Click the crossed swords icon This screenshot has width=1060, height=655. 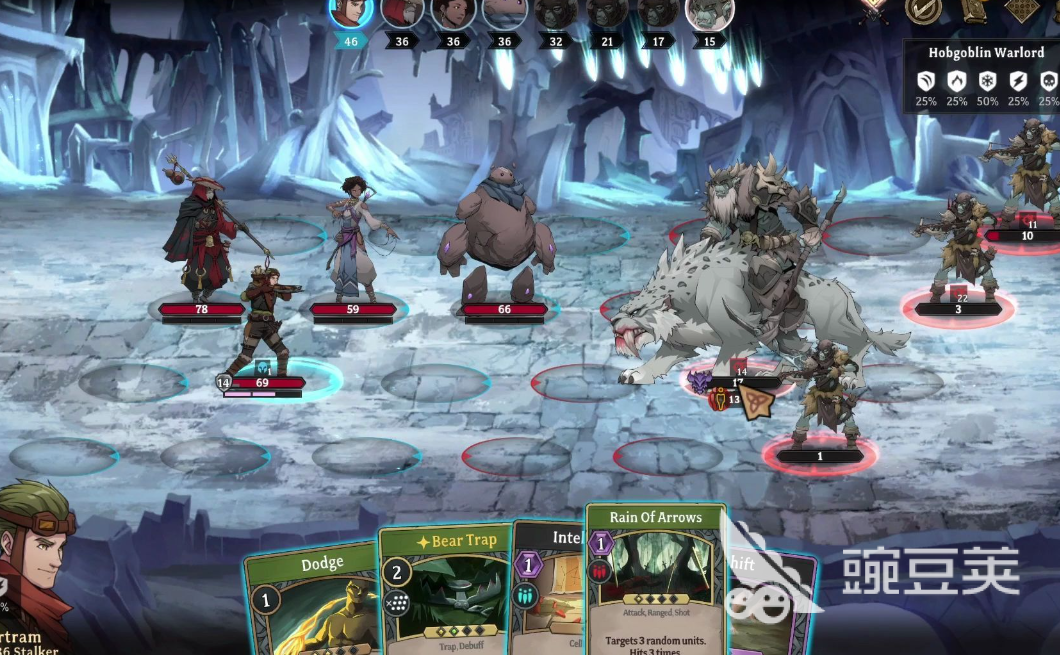[x=874, y=10]
